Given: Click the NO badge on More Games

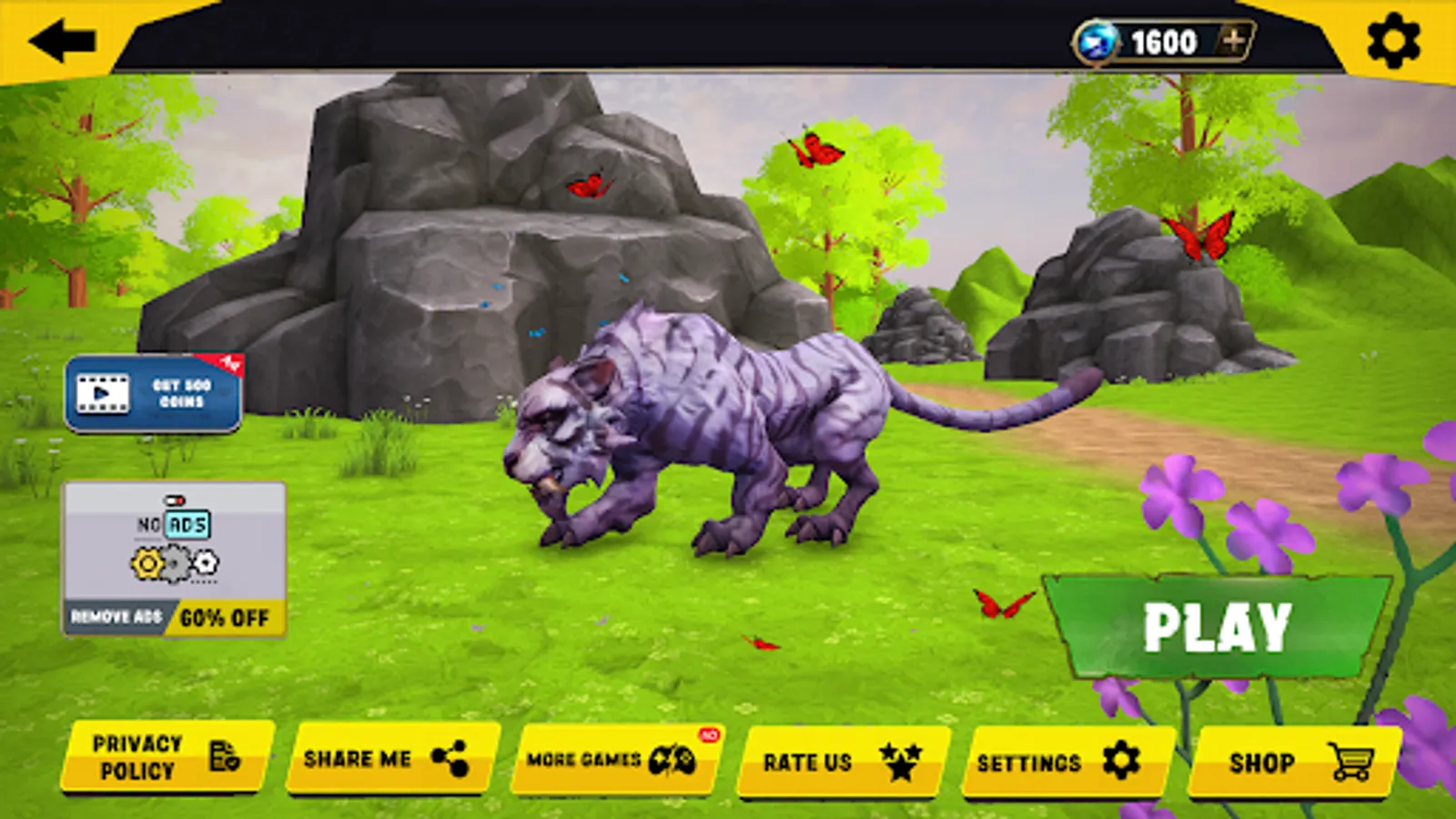Looking at the screenshot, I should 709,736.
